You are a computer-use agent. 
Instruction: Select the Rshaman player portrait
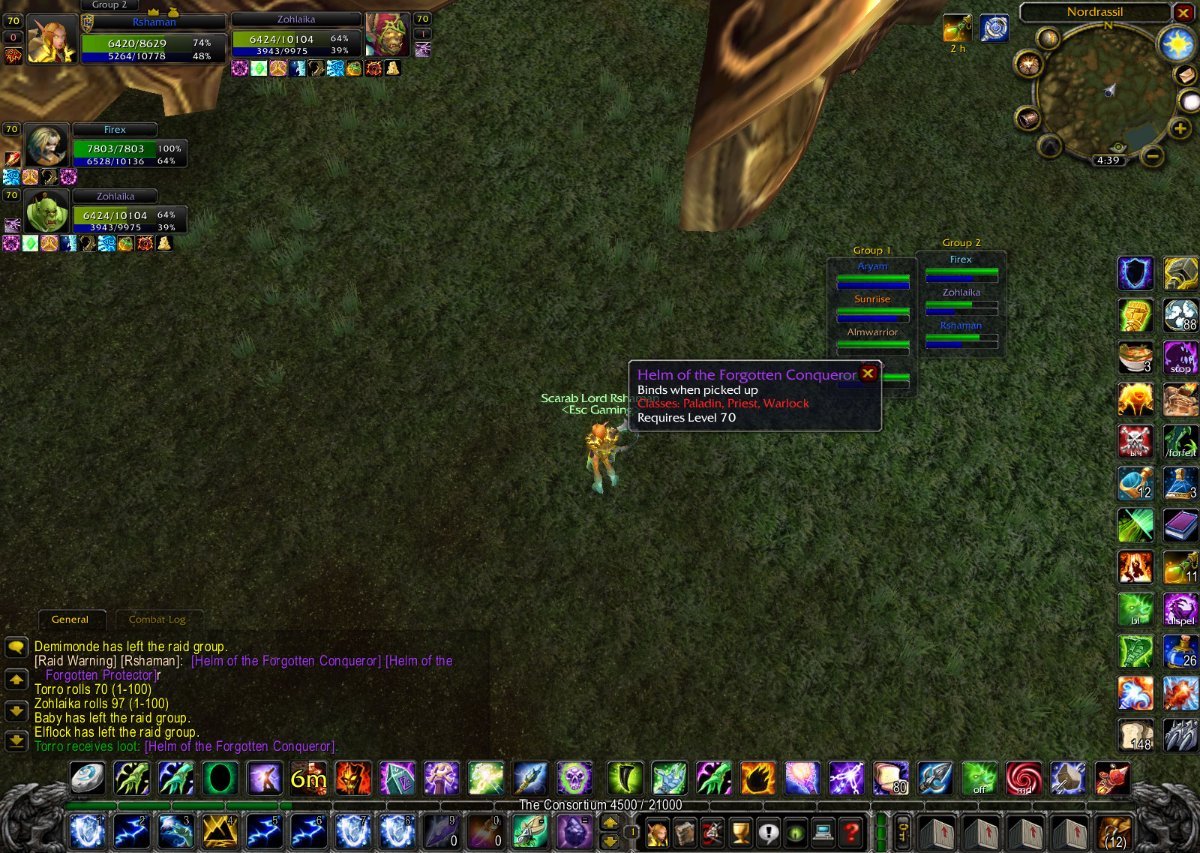point(50,39)
